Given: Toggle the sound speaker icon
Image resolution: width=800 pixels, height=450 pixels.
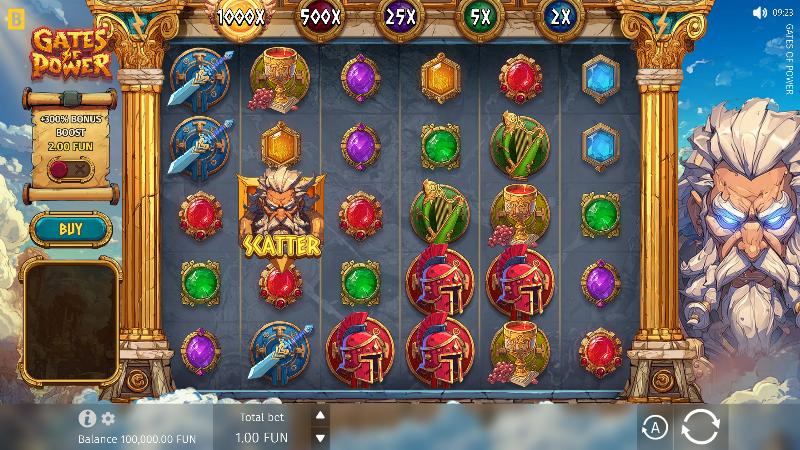Looking at the screenshot, I should 758,13.
